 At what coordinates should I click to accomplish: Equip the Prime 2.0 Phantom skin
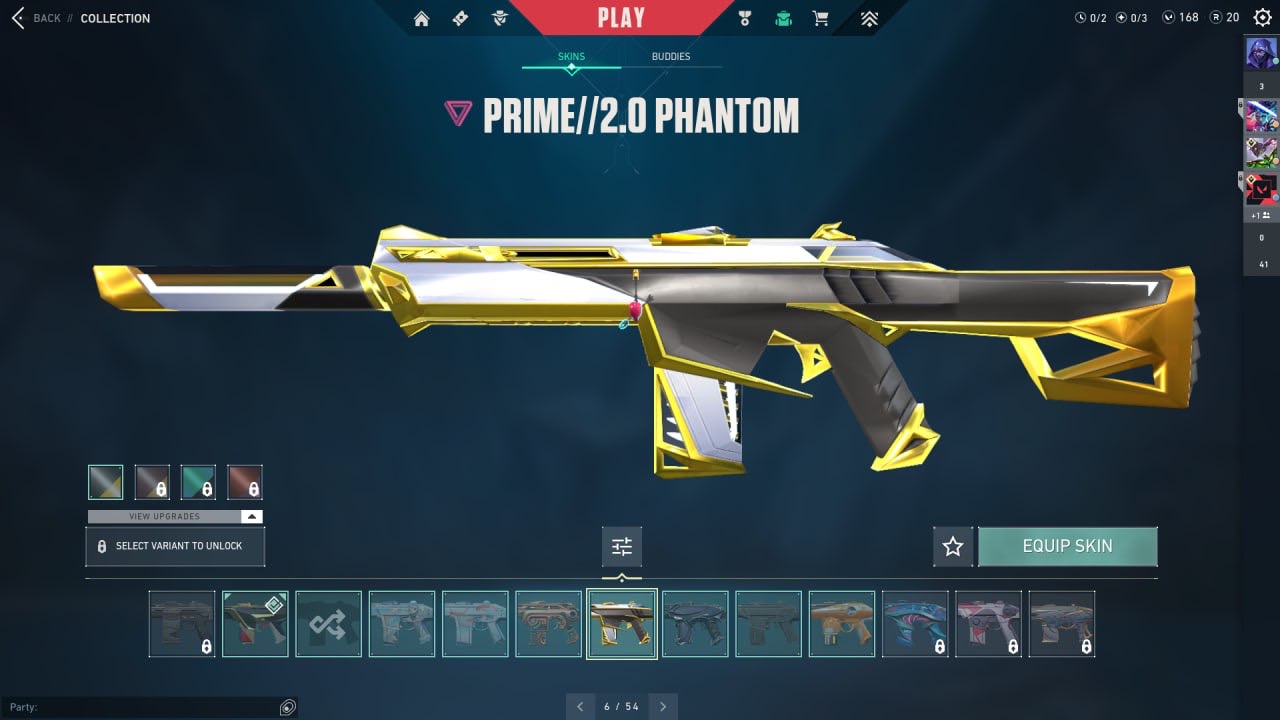point(1067,547)
